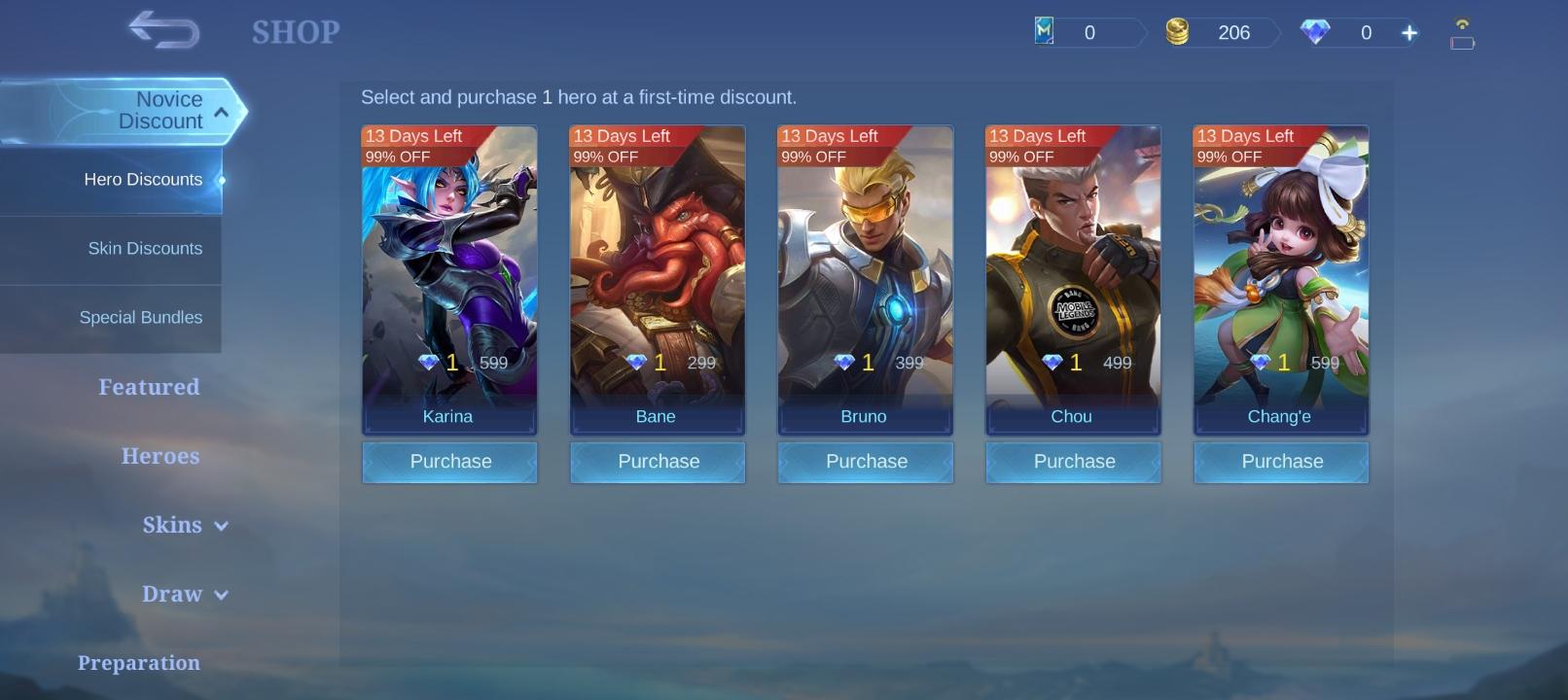This screenshot has width=1568, height=700.
Task: Purchase the hero Karina
Action: pyautogui.click(x=449, y=462)
